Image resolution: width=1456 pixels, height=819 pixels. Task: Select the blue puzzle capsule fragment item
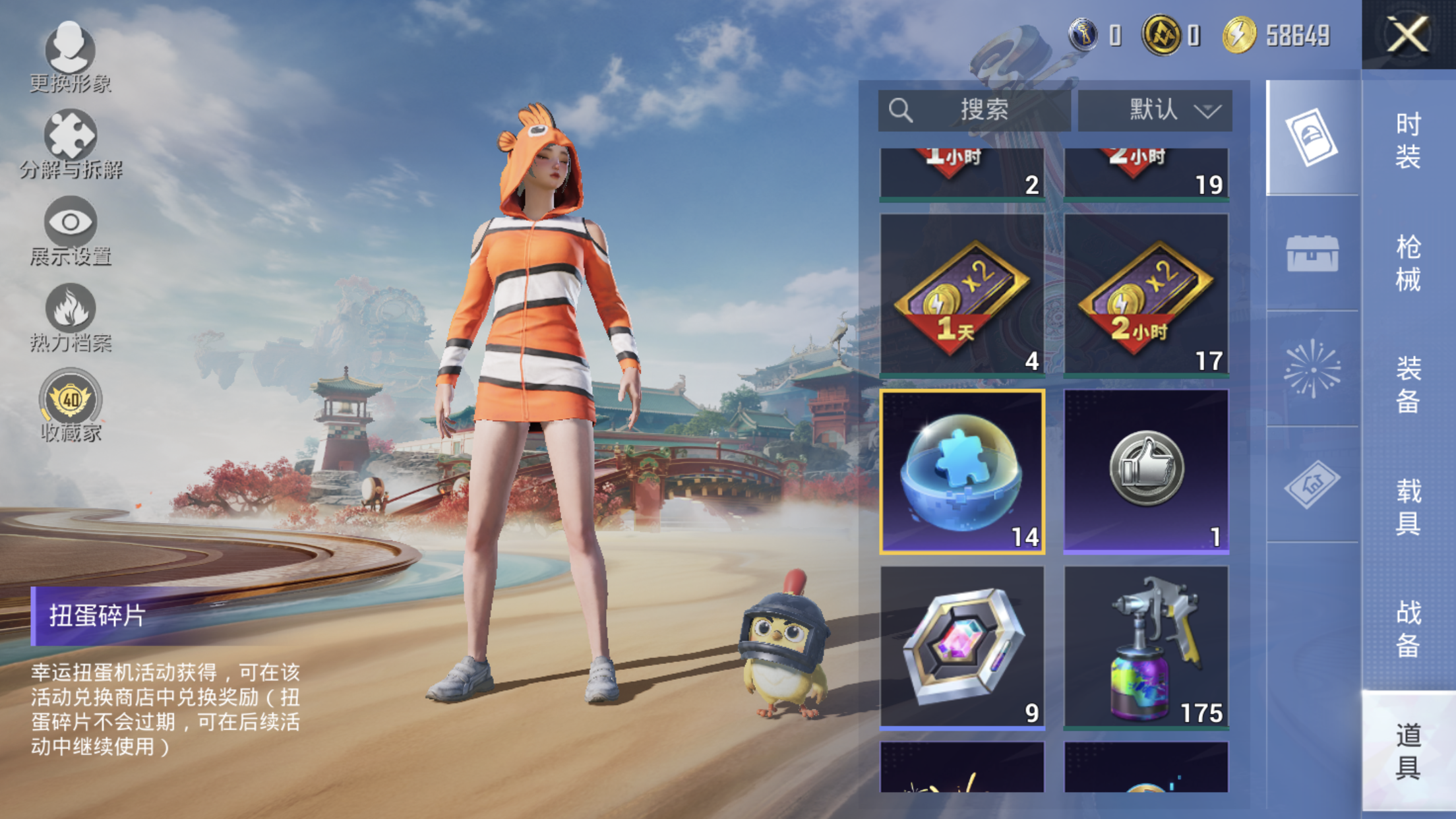tap(962, 471)
